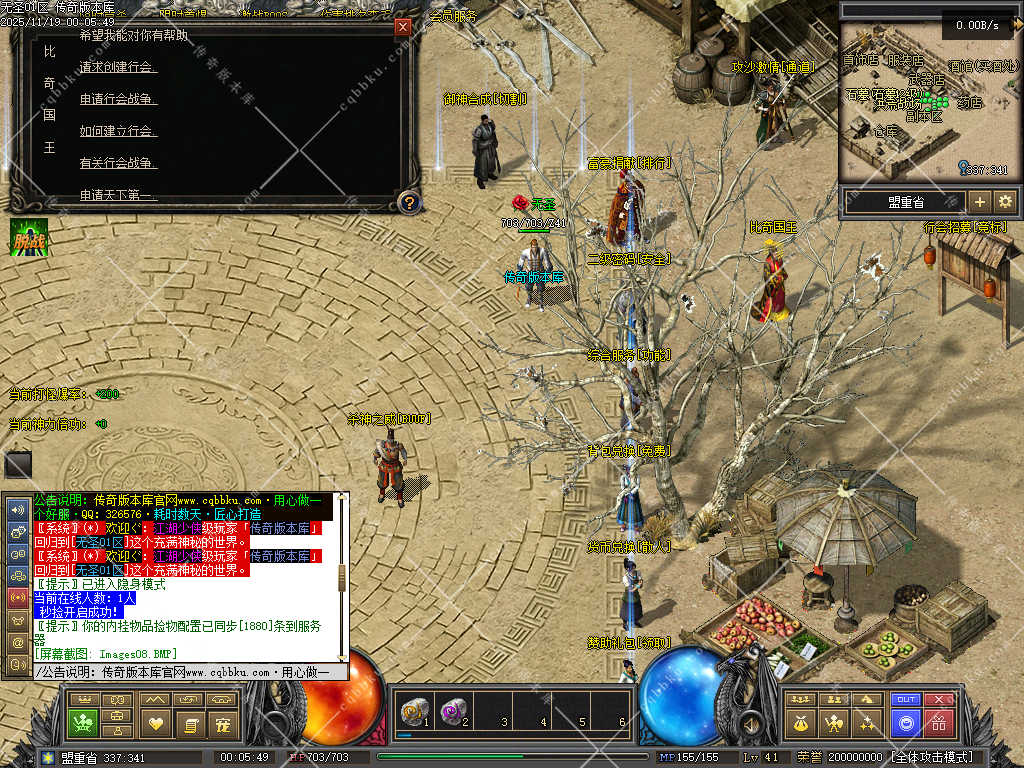Close the 比奇国王 dialogue window
The image size is (1024, 768).
click(x=403, y=27)
